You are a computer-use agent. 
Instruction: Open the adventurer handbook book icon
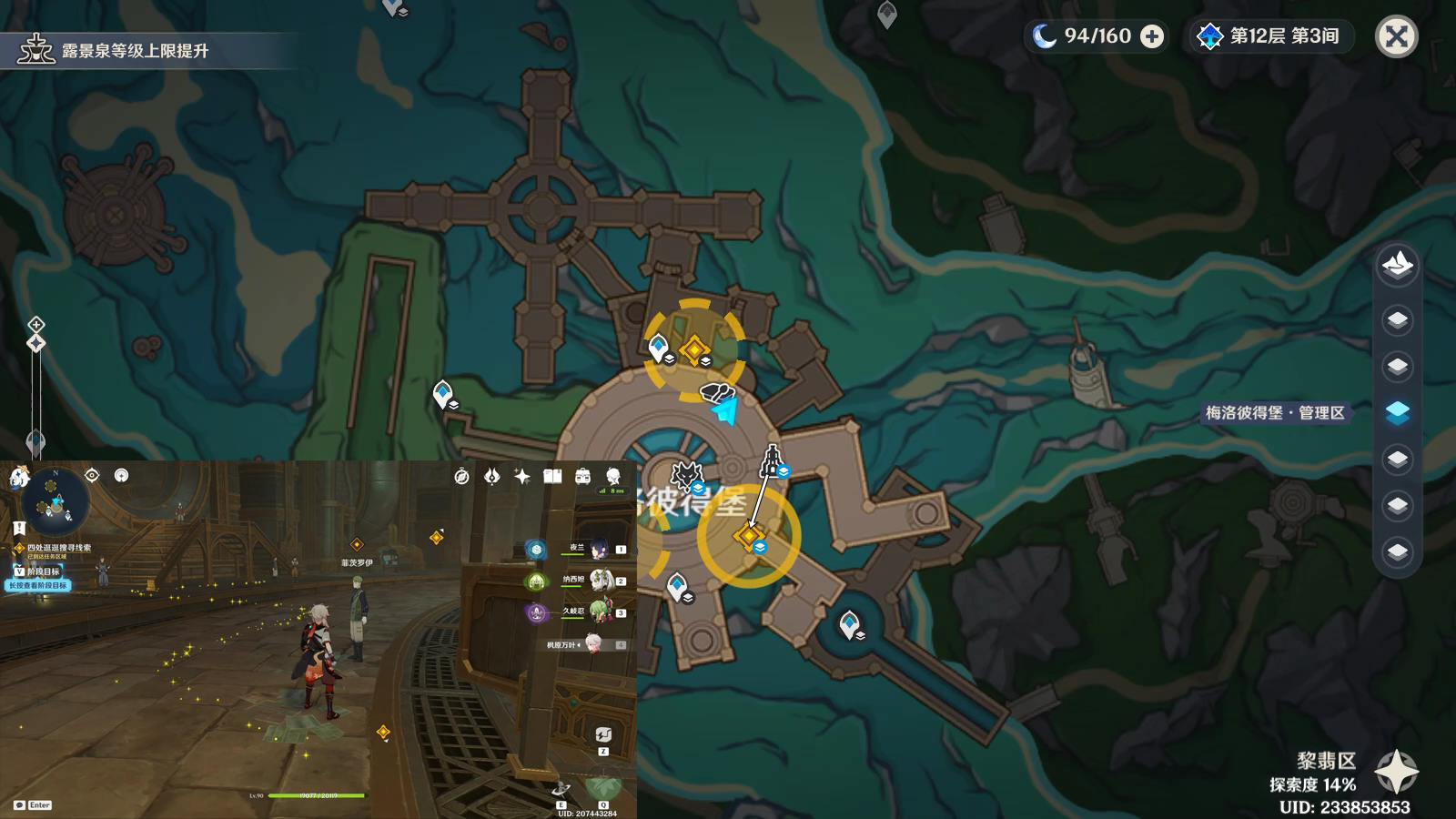552,476
